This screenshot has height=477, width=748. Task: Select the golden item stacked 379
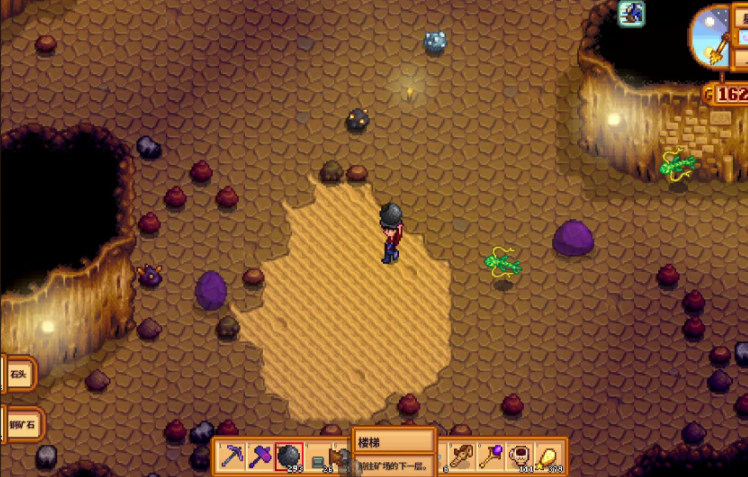(548, 457)
